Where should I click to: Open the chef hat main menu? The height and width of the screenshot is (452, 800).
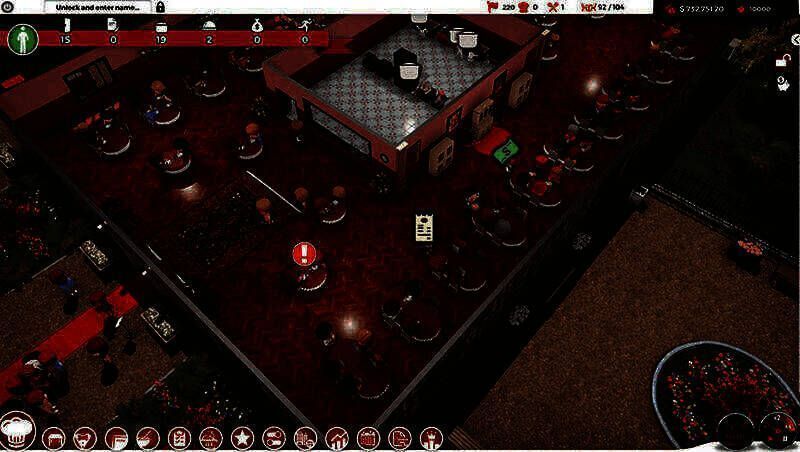point(18,431)
